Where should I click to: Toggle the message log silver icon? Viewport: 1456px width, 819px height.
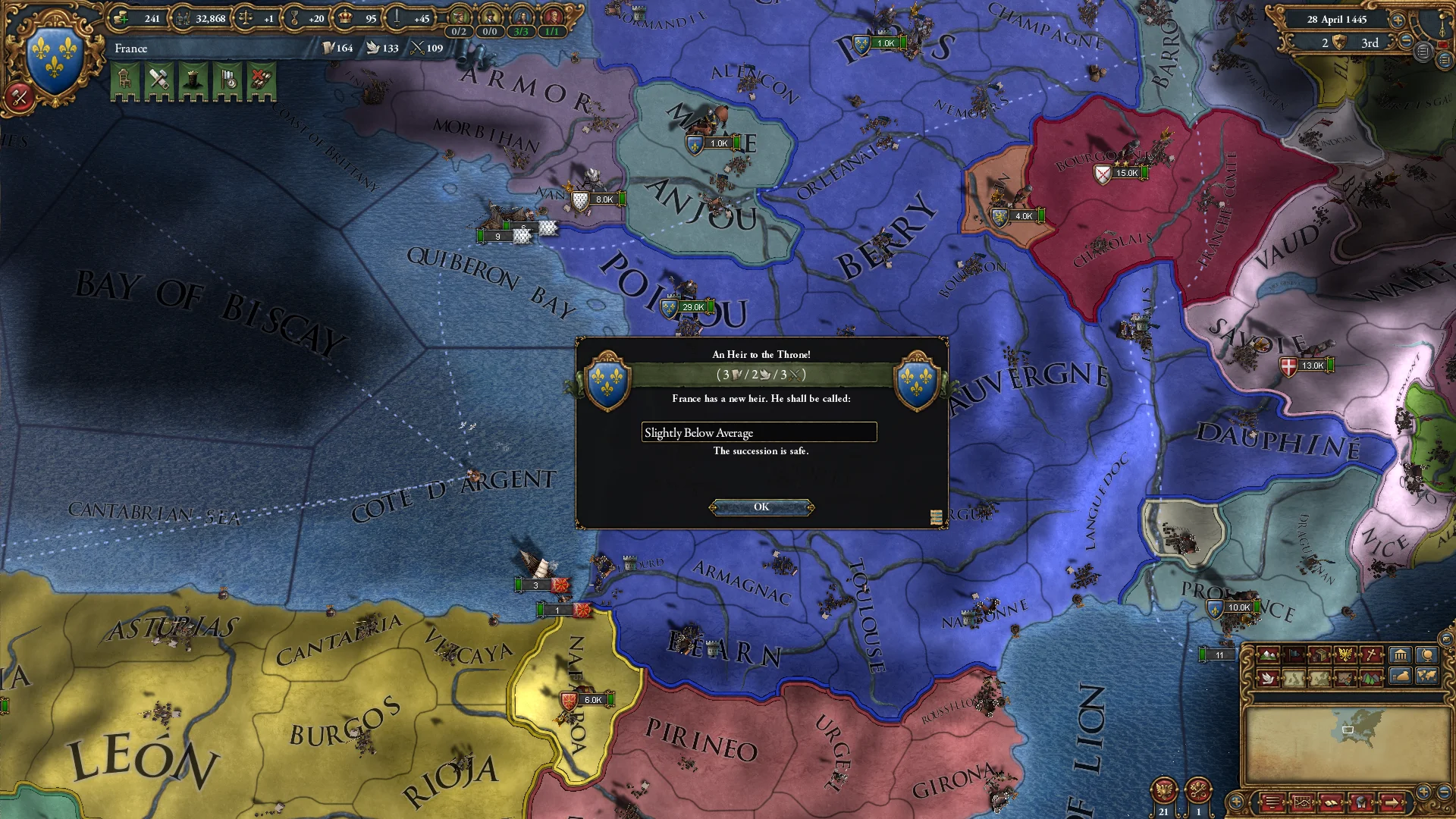1423,52
